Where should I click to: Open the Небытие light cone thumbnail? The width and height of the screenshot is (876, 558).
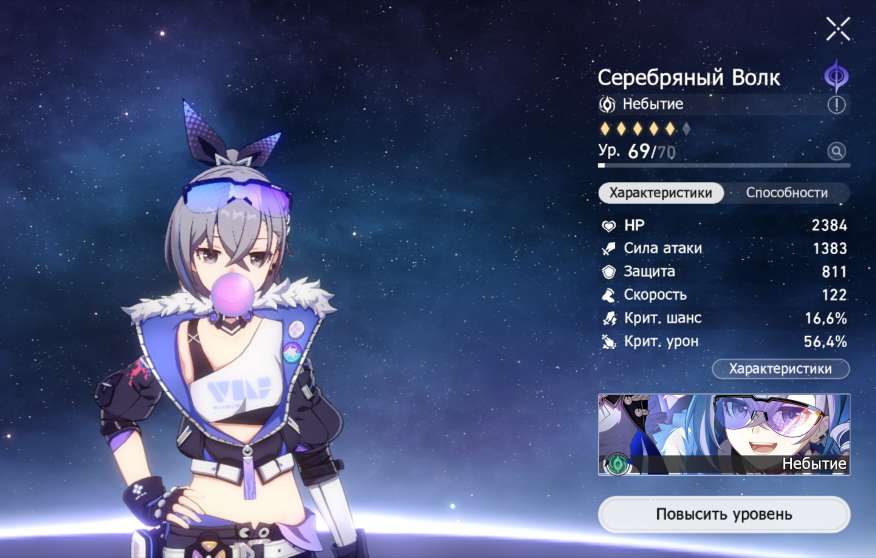click(x=724, y=434)
